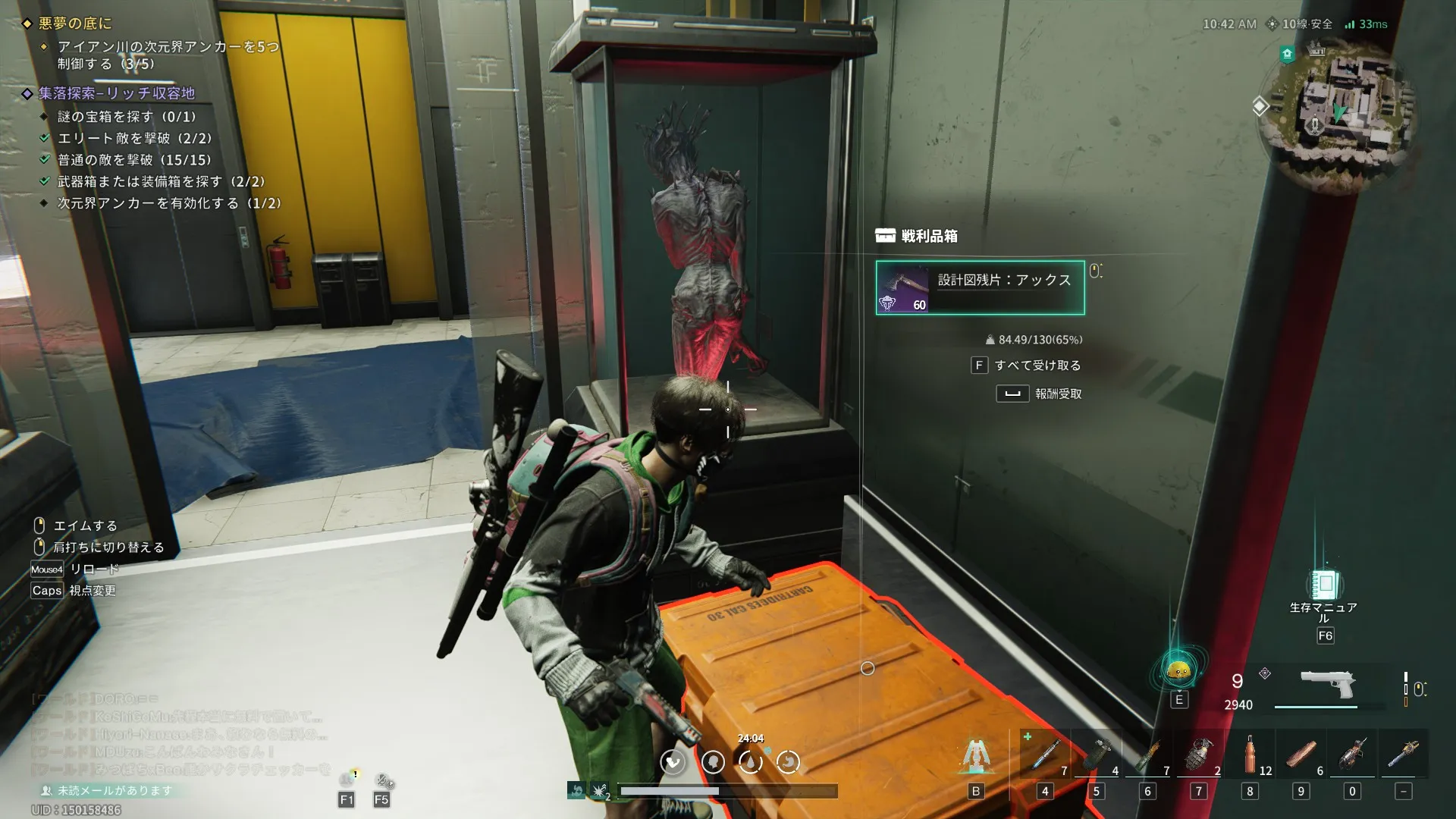Select the rocket structure build icon

pos(975,755)
